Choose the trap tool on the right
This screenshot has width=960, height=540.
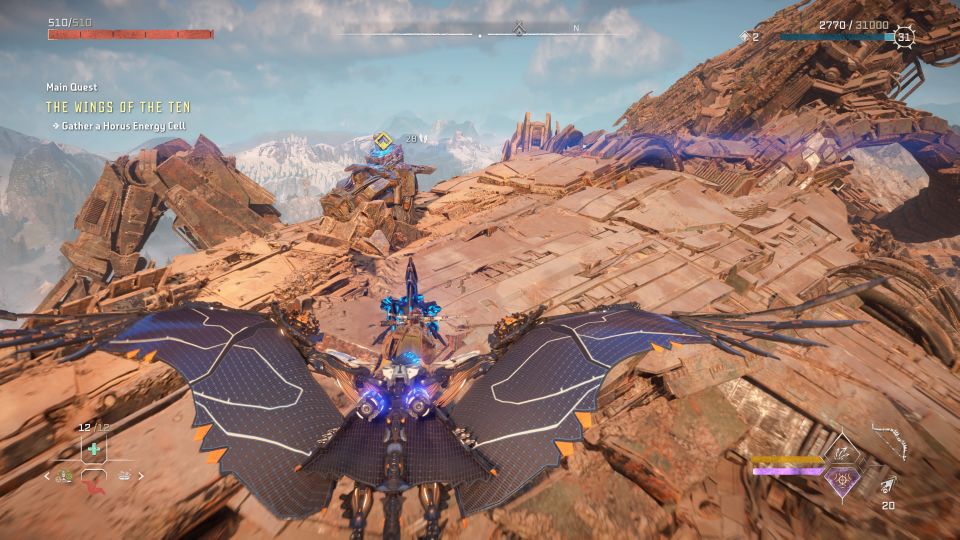coord(124,476)
